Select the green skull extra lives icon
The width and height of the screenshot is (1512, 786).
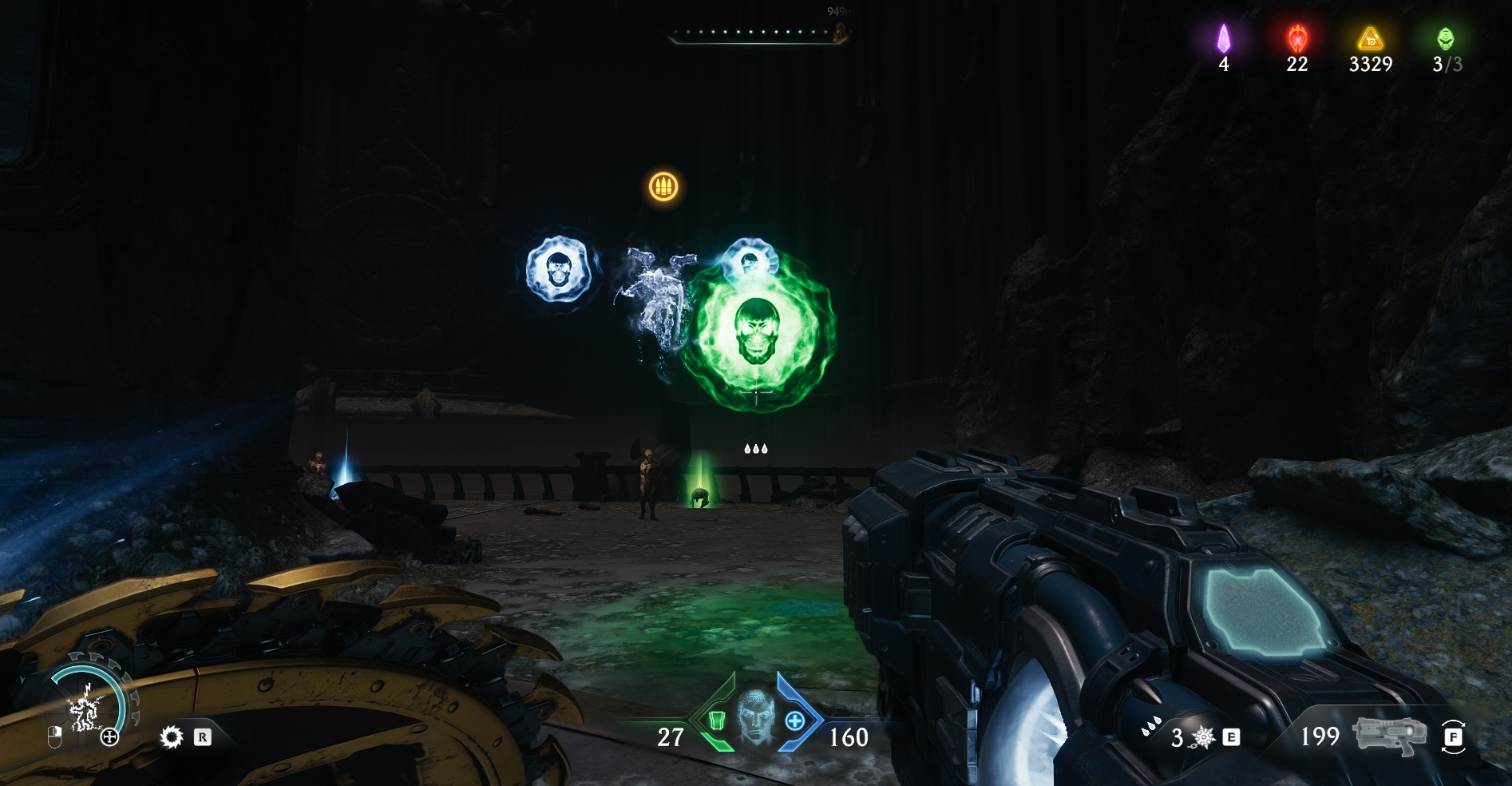click(1446, 38)
